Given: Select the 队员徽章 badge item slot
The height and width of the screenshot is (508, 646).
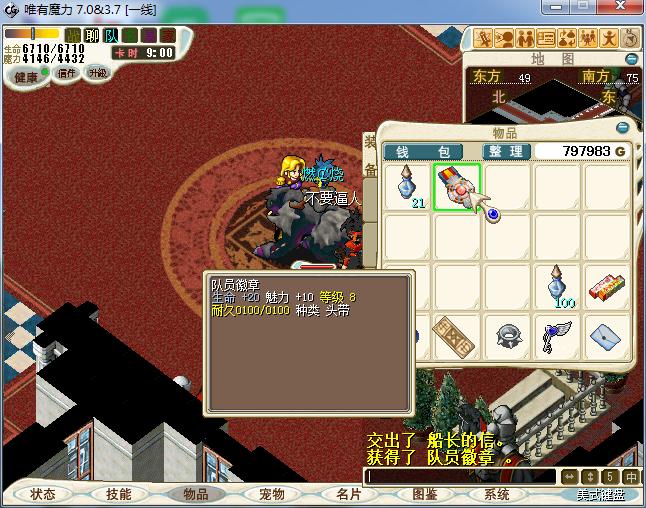Looking at the screenshot, I should pyautogui.click(x=457, y=187).
